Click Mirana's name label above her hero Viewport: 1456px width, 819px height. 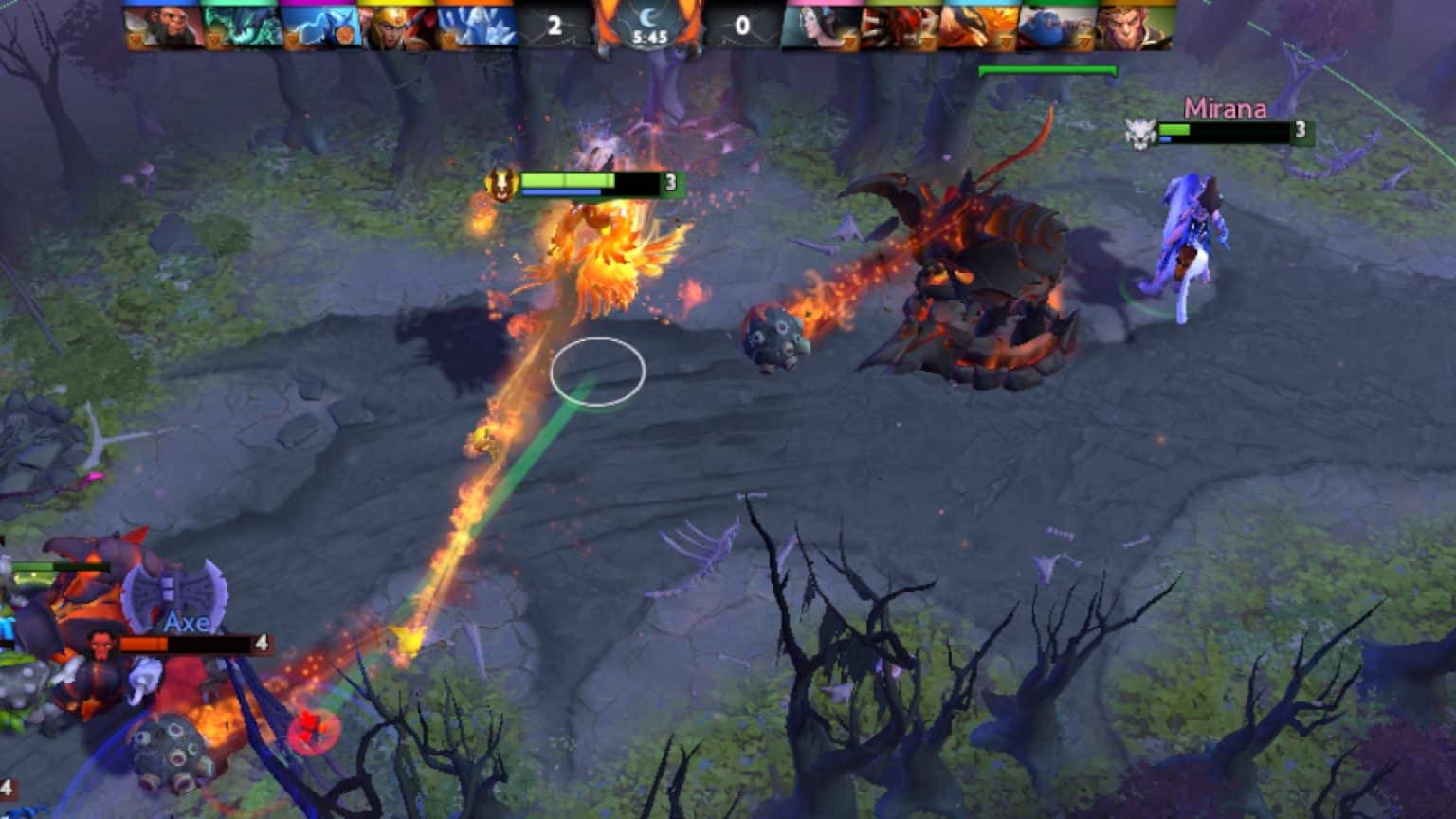click(x=1227, y=109)
